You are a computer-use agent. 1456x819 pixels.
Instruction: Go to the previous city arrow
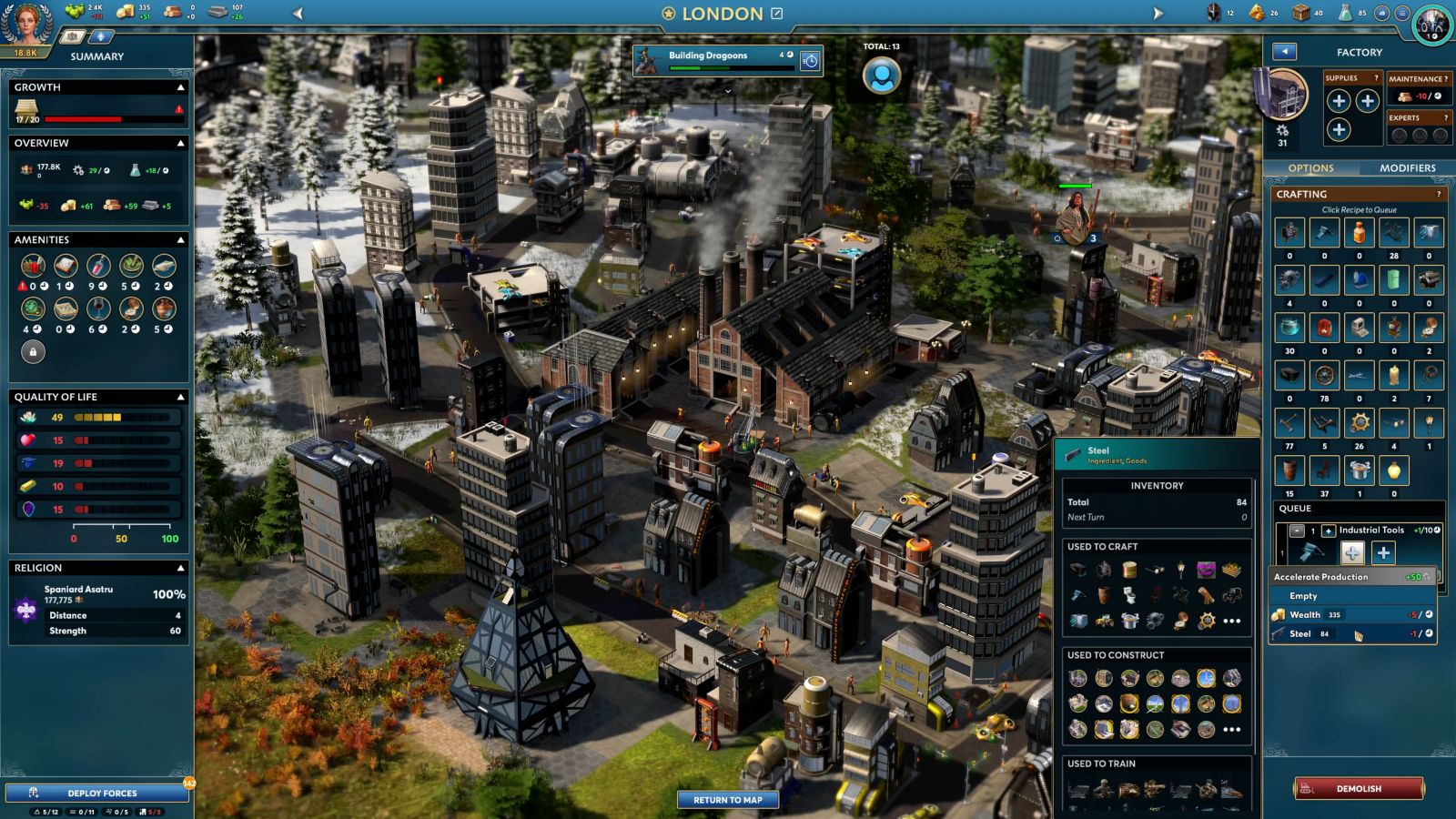298,14
